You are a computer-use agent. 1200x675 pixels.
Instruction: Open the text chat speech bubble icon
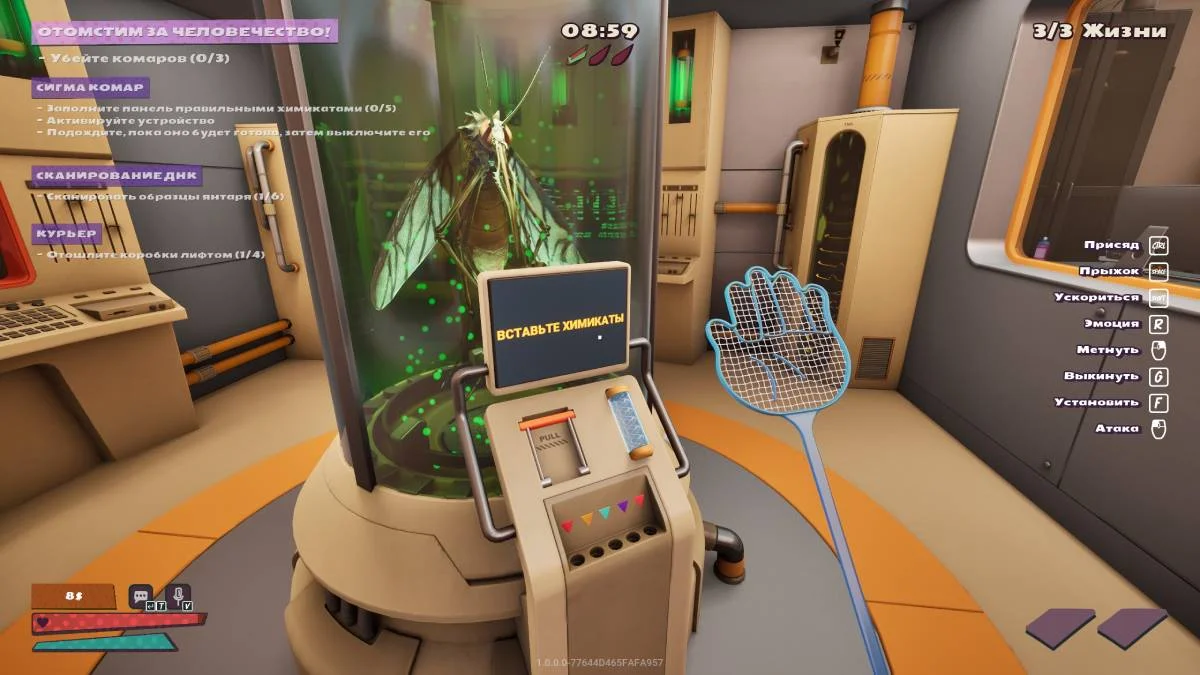[x=140, y=596]
